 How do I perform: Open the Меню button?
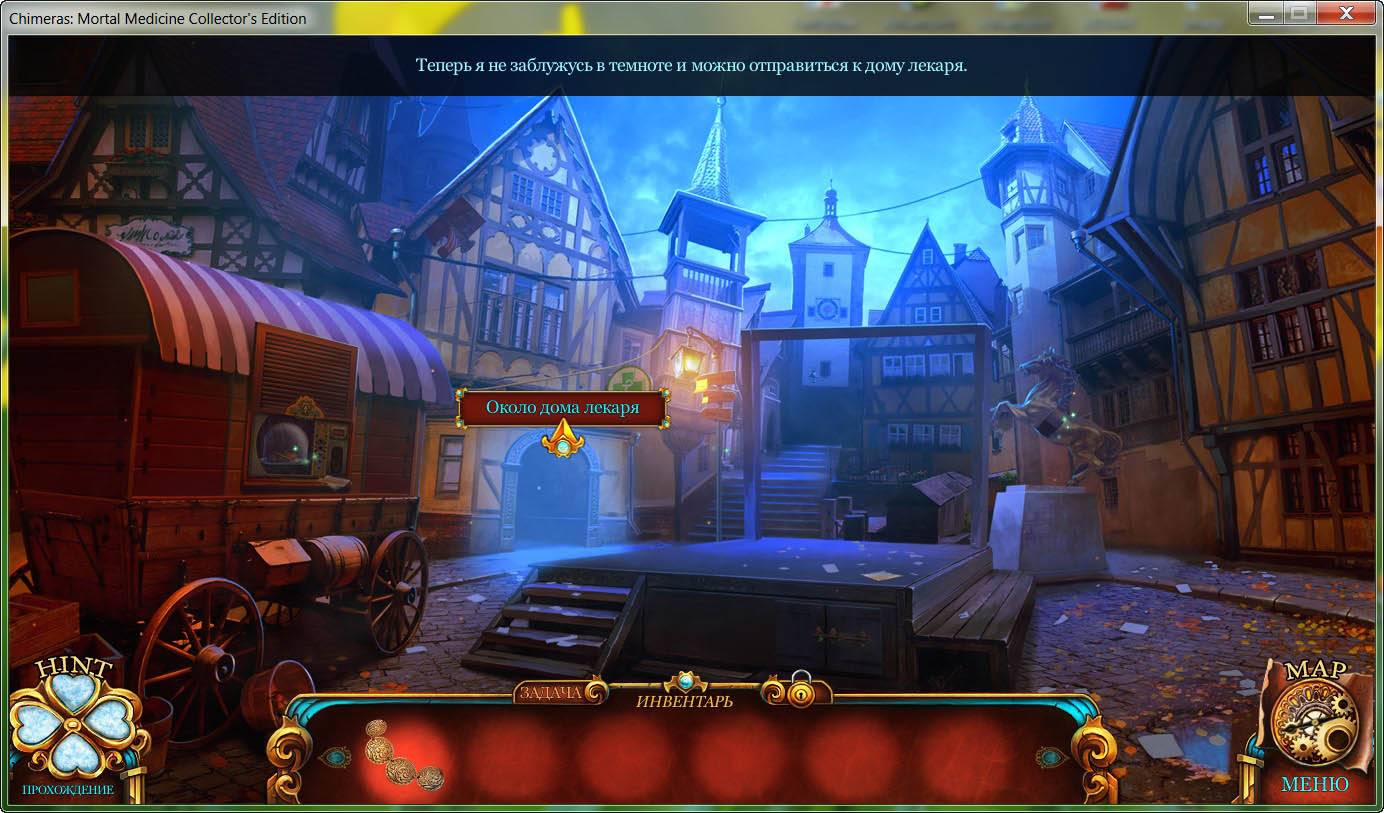pos(1314,785)
